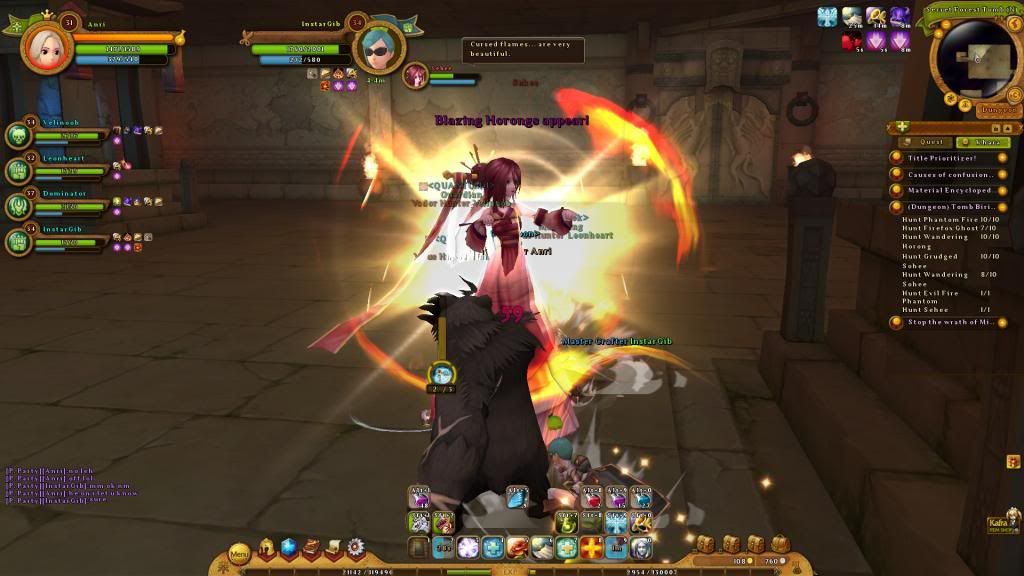1024x576 pixels.
Task: Select party member Leonheart's portrait
Action: tap(20, 171)
